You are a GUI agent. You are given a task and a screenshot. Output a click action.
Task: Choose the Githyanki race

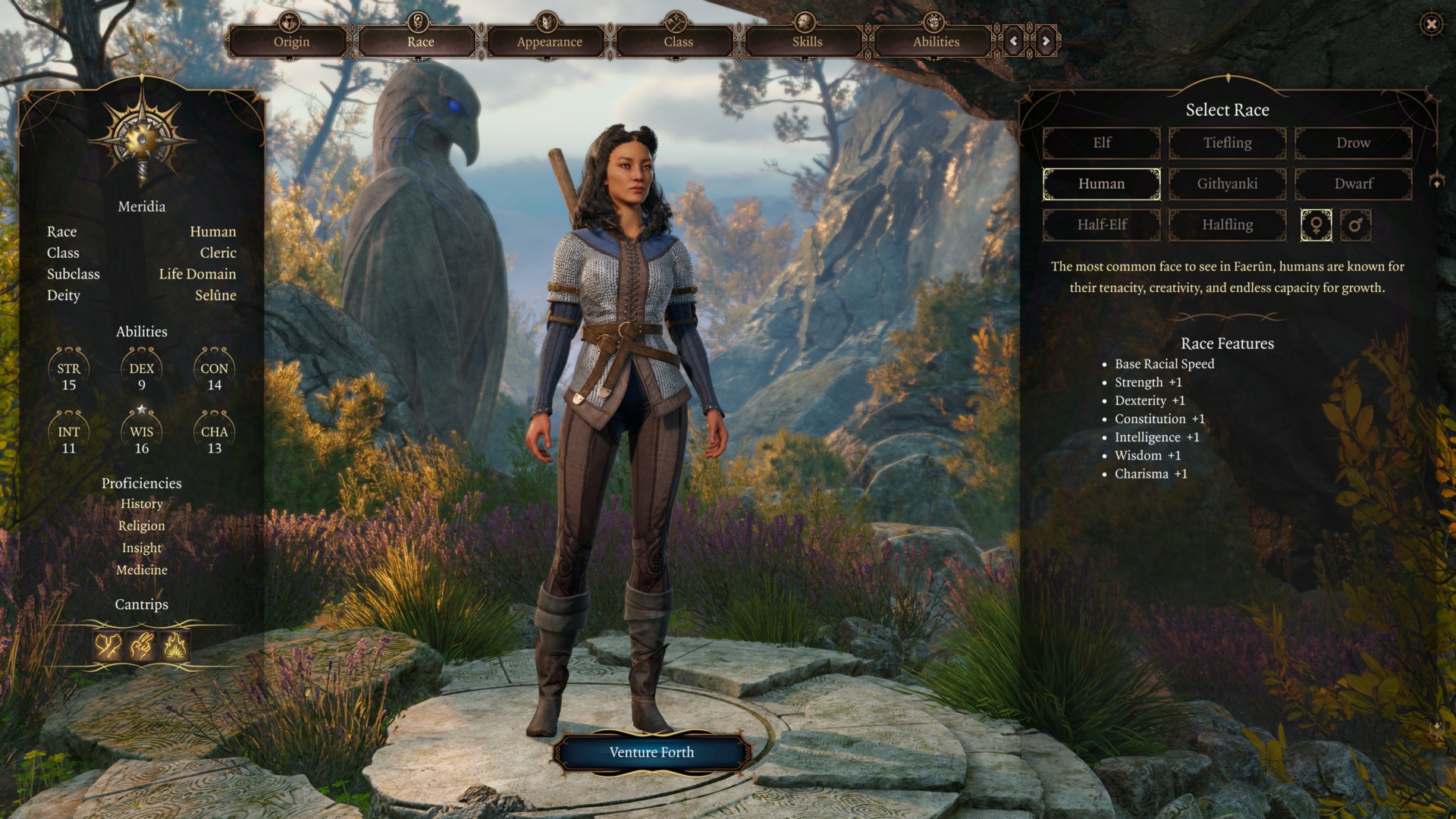tap(1227, 184)
